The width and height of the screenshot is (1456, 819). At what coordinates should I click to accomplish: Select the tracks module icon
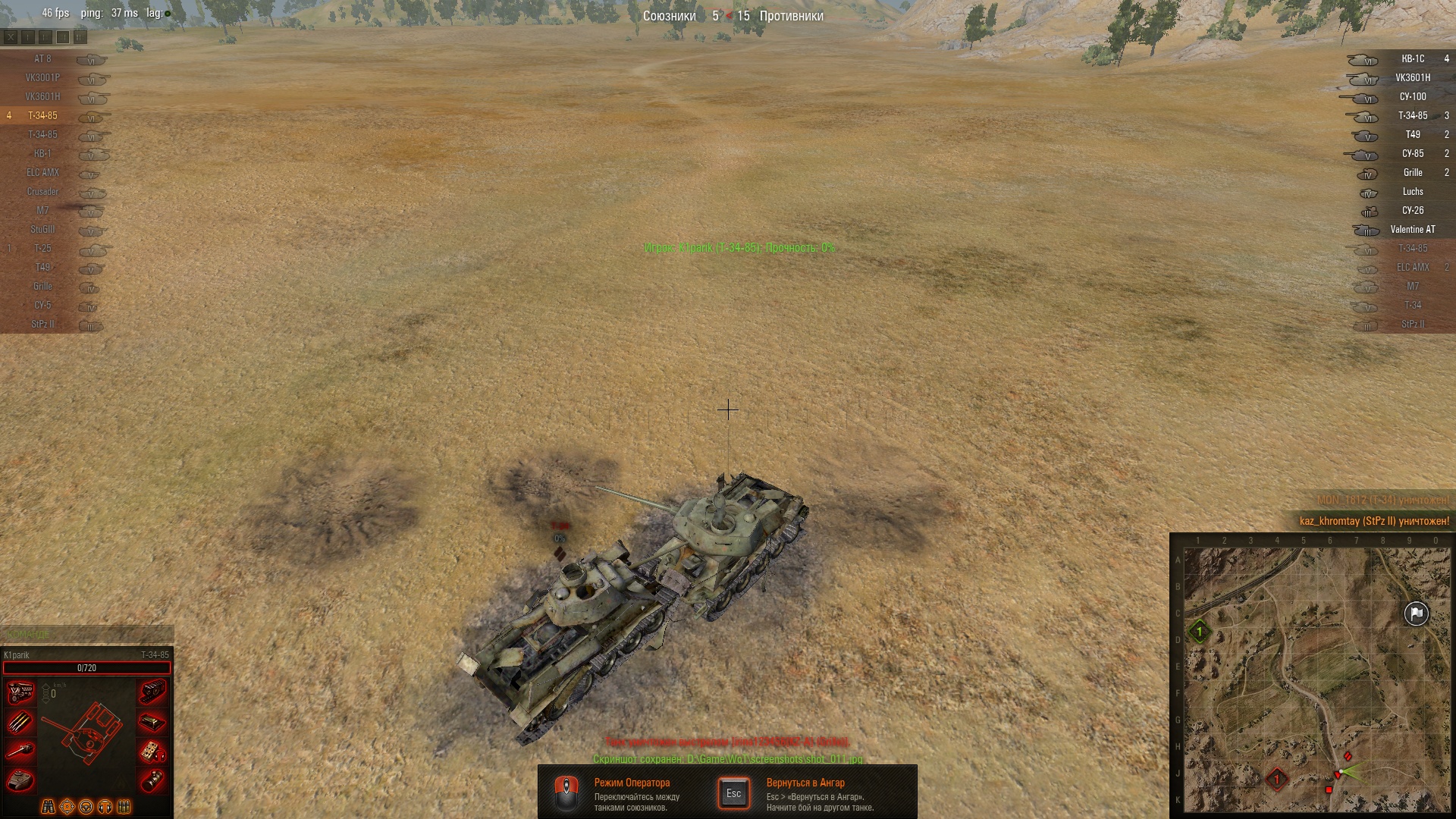pos(152,692)
